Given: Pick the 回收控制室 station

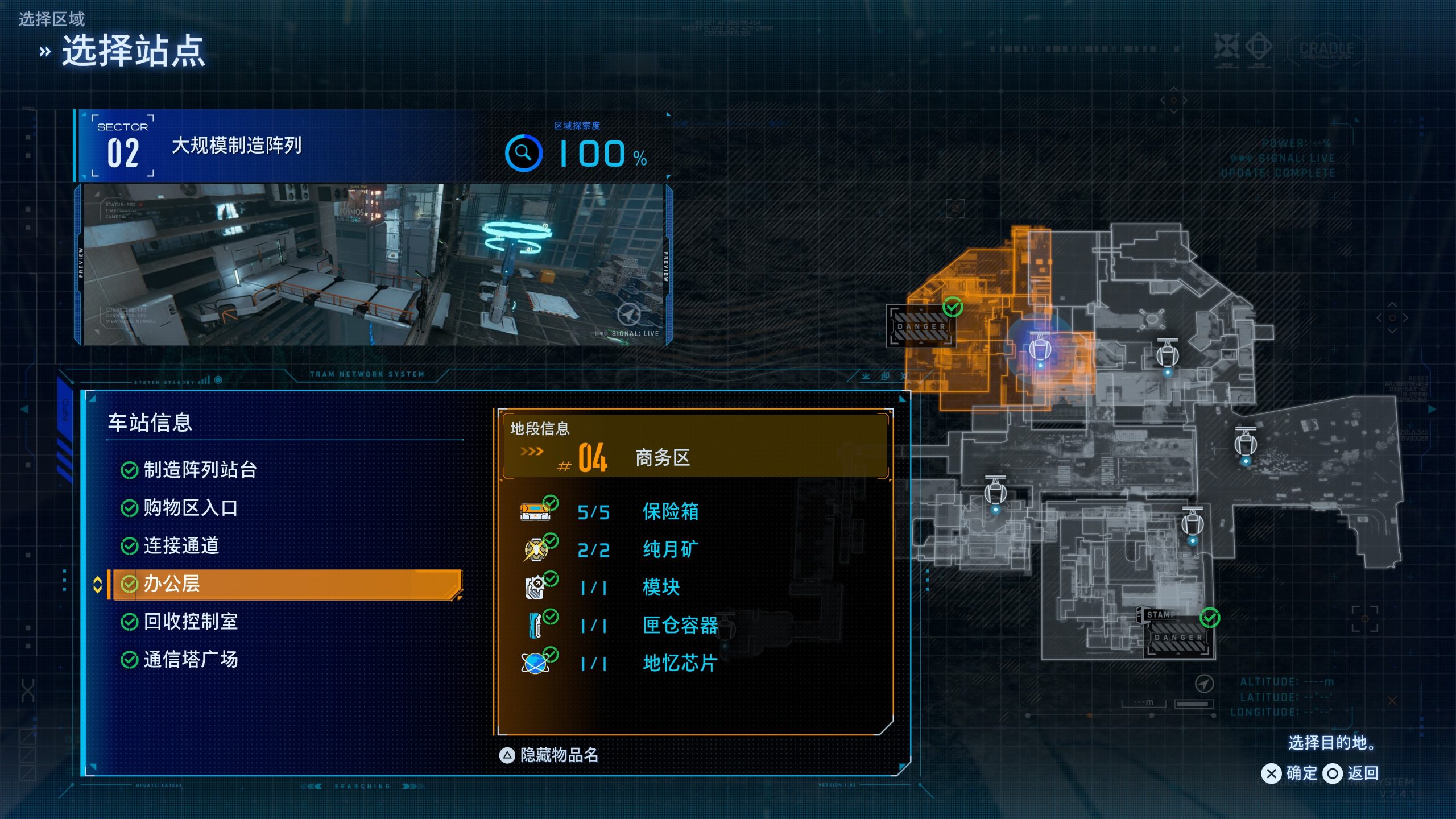Looking at the screenshot, I should (190, 622).
